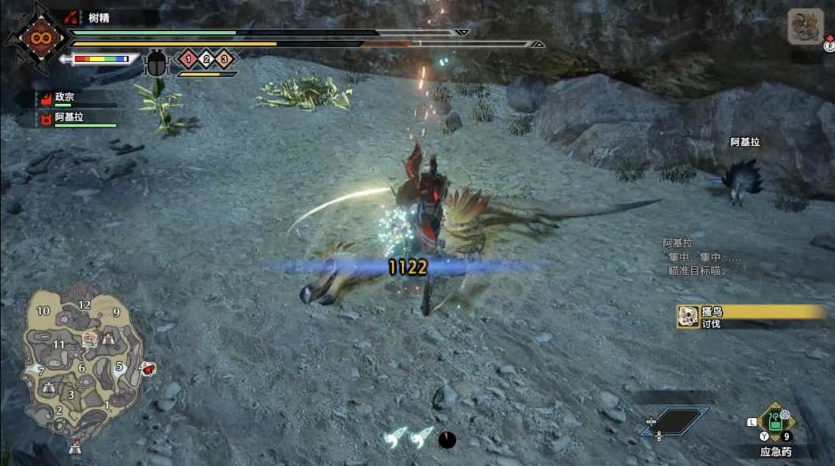The width and height of the screenshot is (835, 466).
Task: Click the target monster icon on the minimap
Action: pos(90,340)
